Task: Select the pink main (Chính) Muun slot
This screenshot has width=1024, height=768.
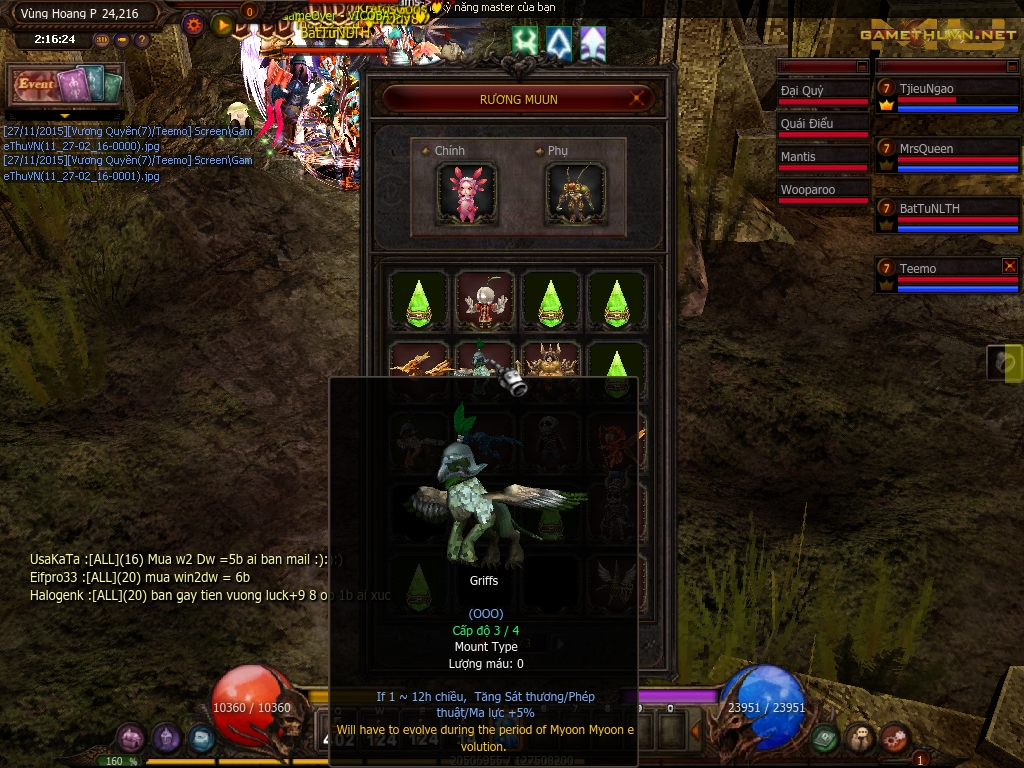Action: point(466,194)
